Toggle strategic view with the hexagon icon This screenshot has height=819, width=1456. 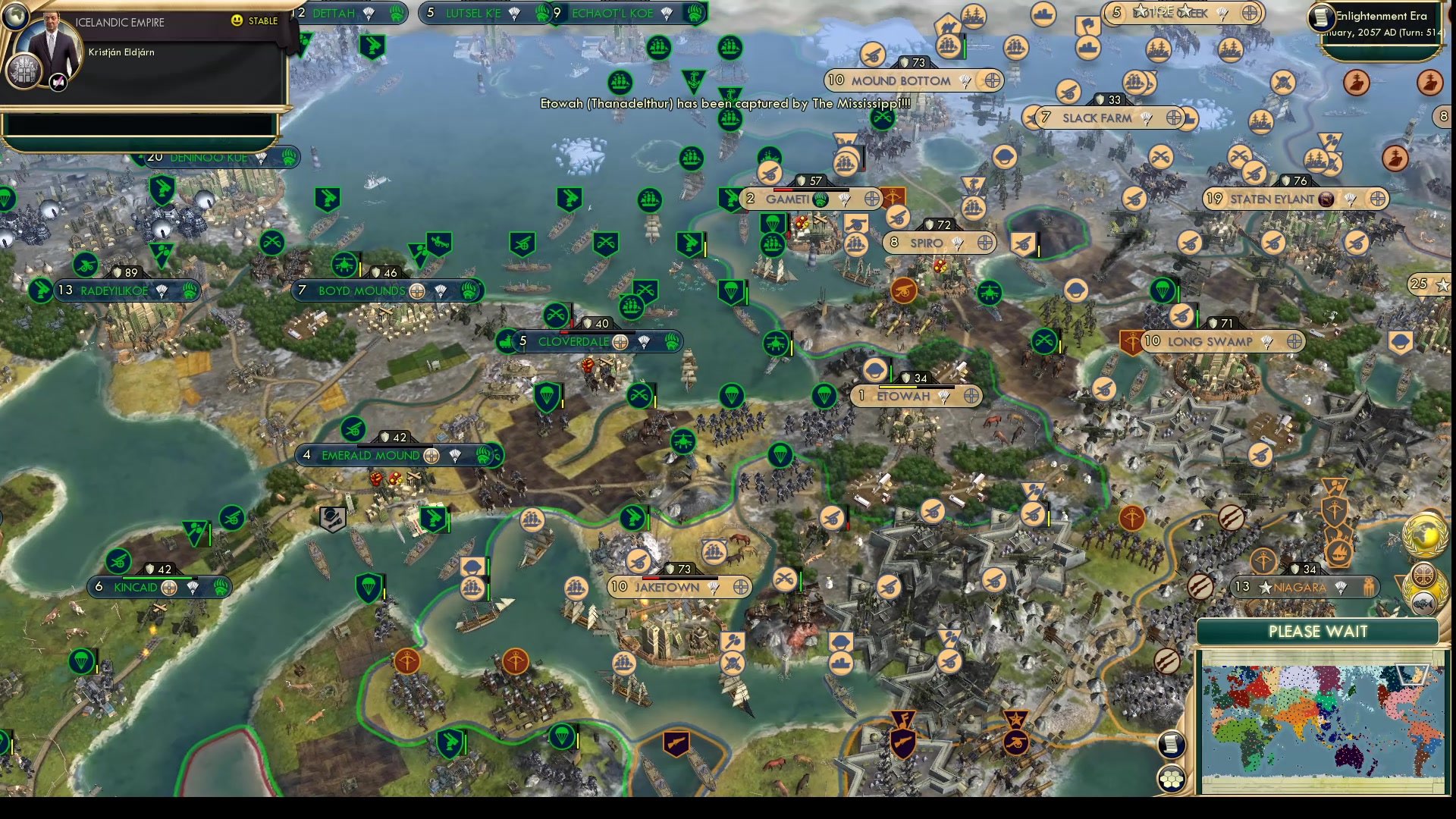1172,779
